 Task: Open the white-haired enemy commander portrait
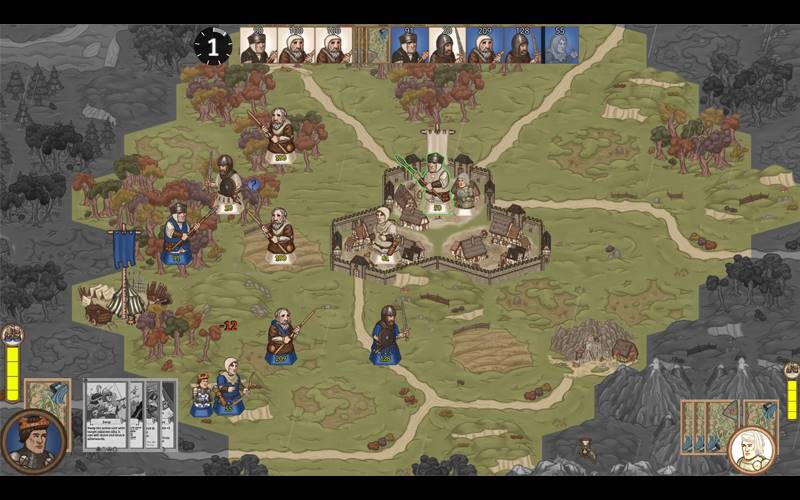751,449
